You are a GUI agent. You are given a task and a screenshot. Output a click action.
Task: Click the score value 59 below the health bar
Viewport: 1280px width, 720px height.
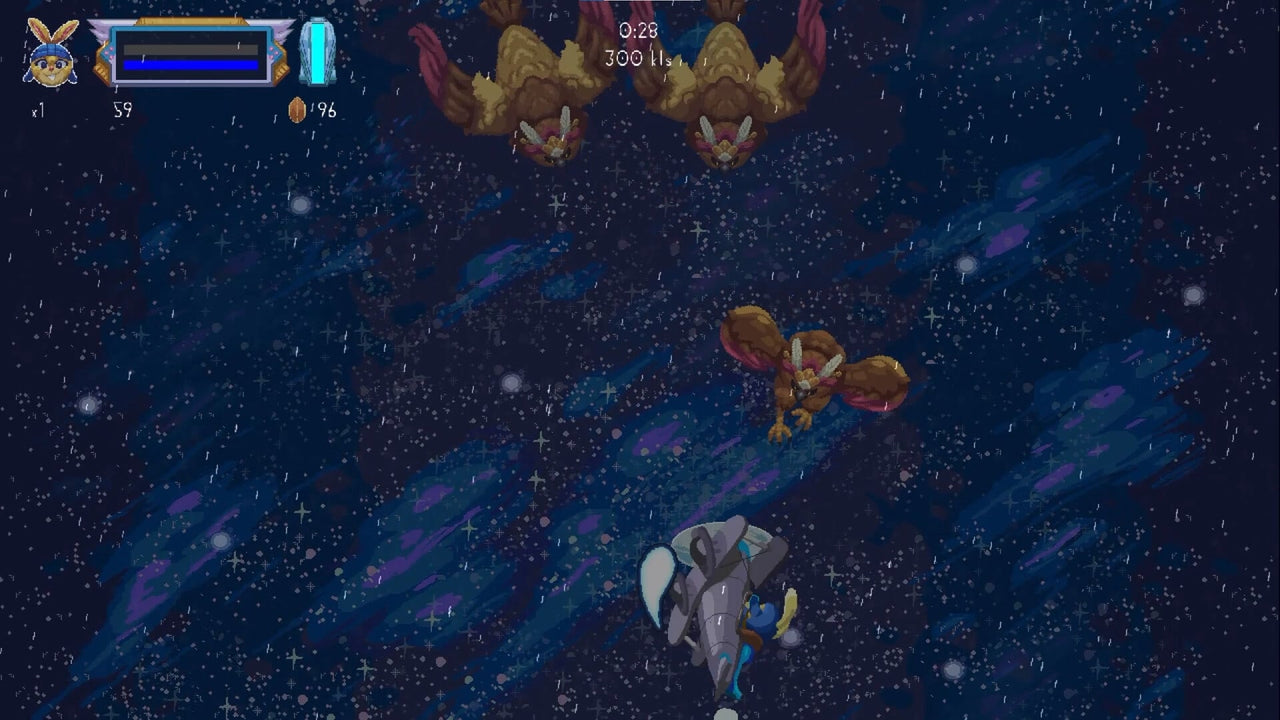[x=124, y=111]
